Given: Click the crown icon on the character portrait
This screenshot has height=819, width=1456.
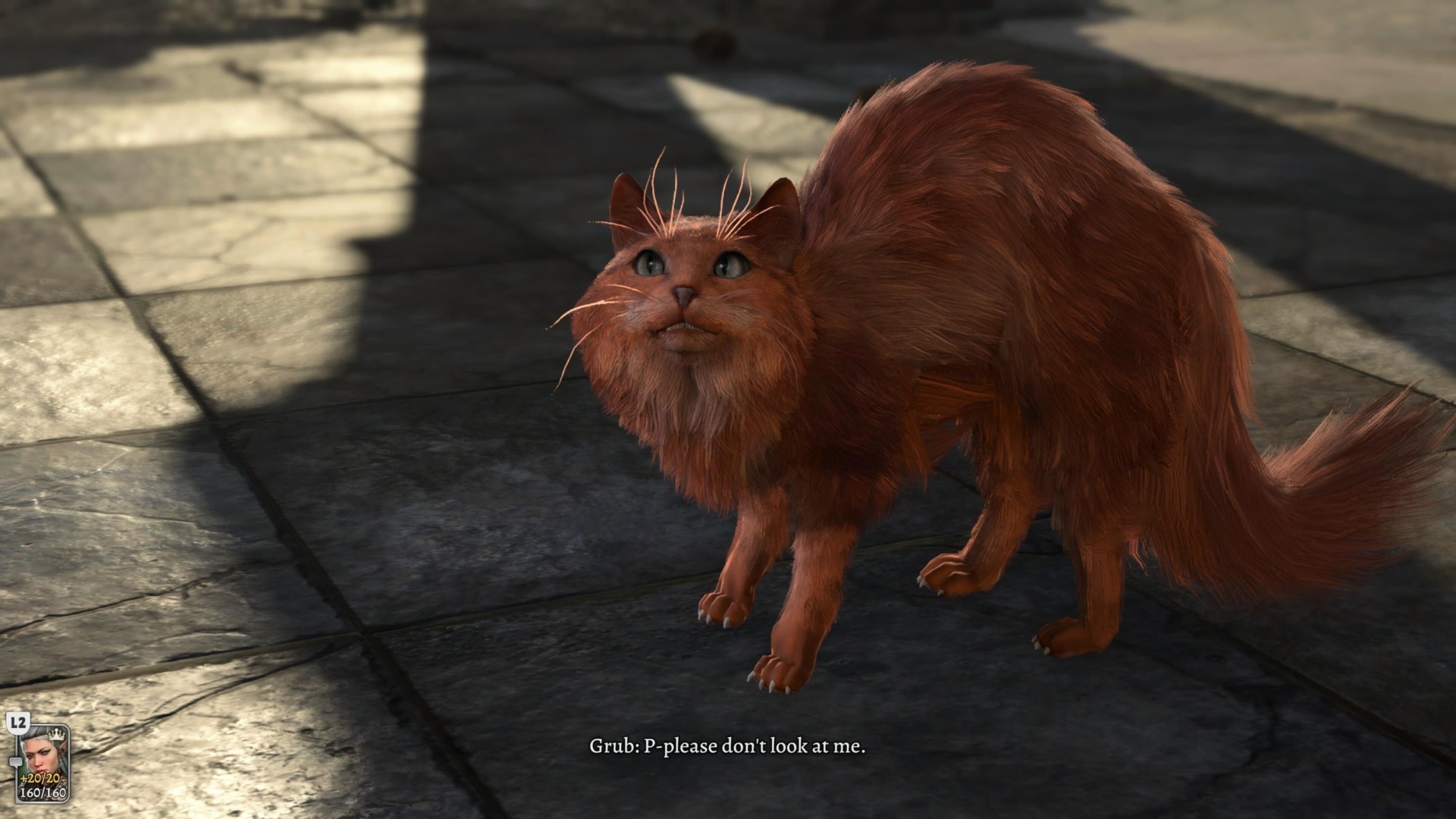Looking at the screenshot, I should pyautogui.click(x=57, y=735).
